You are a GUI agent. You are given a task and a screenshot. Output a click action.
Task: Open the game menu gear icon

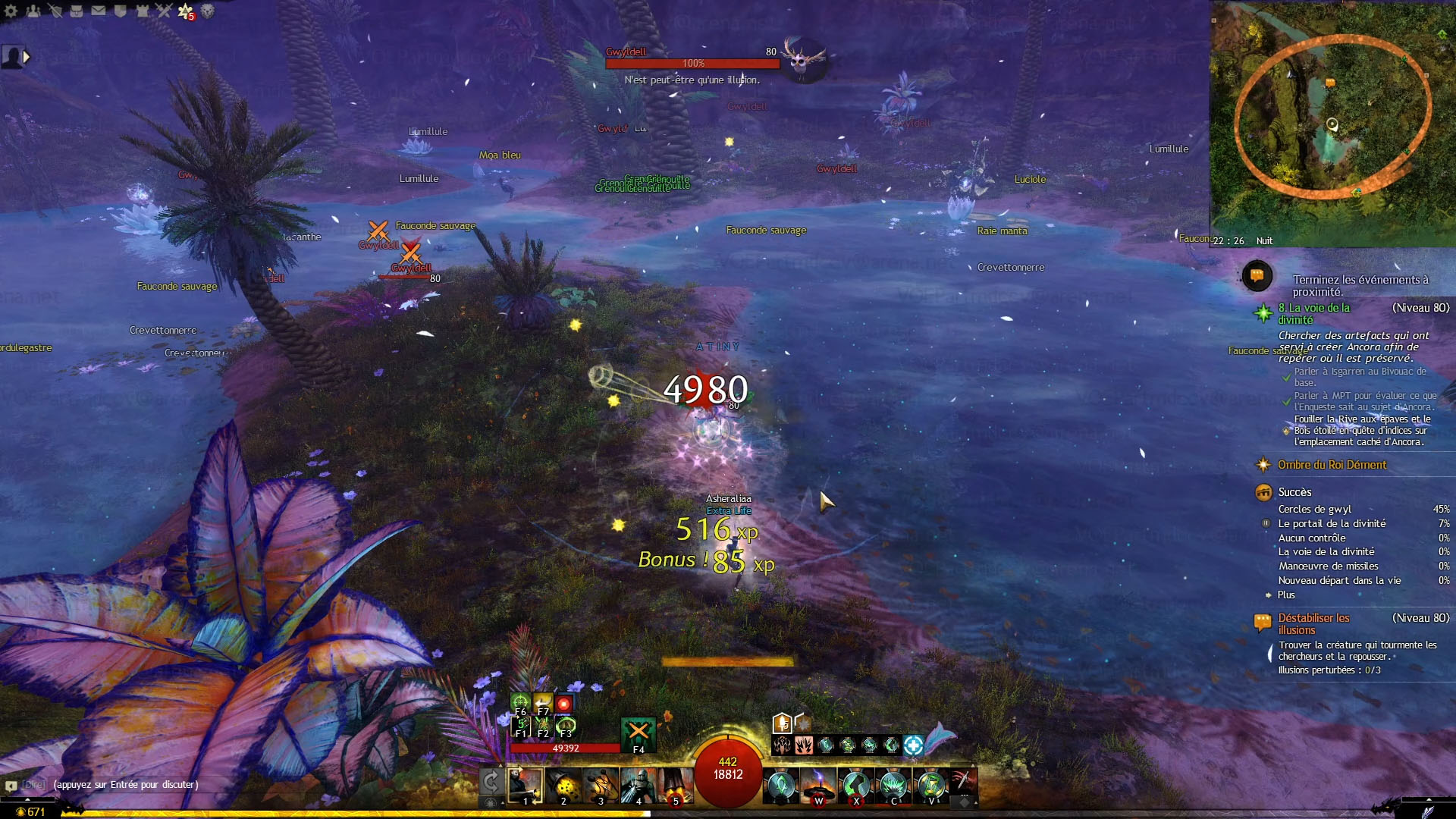(11, 11)
